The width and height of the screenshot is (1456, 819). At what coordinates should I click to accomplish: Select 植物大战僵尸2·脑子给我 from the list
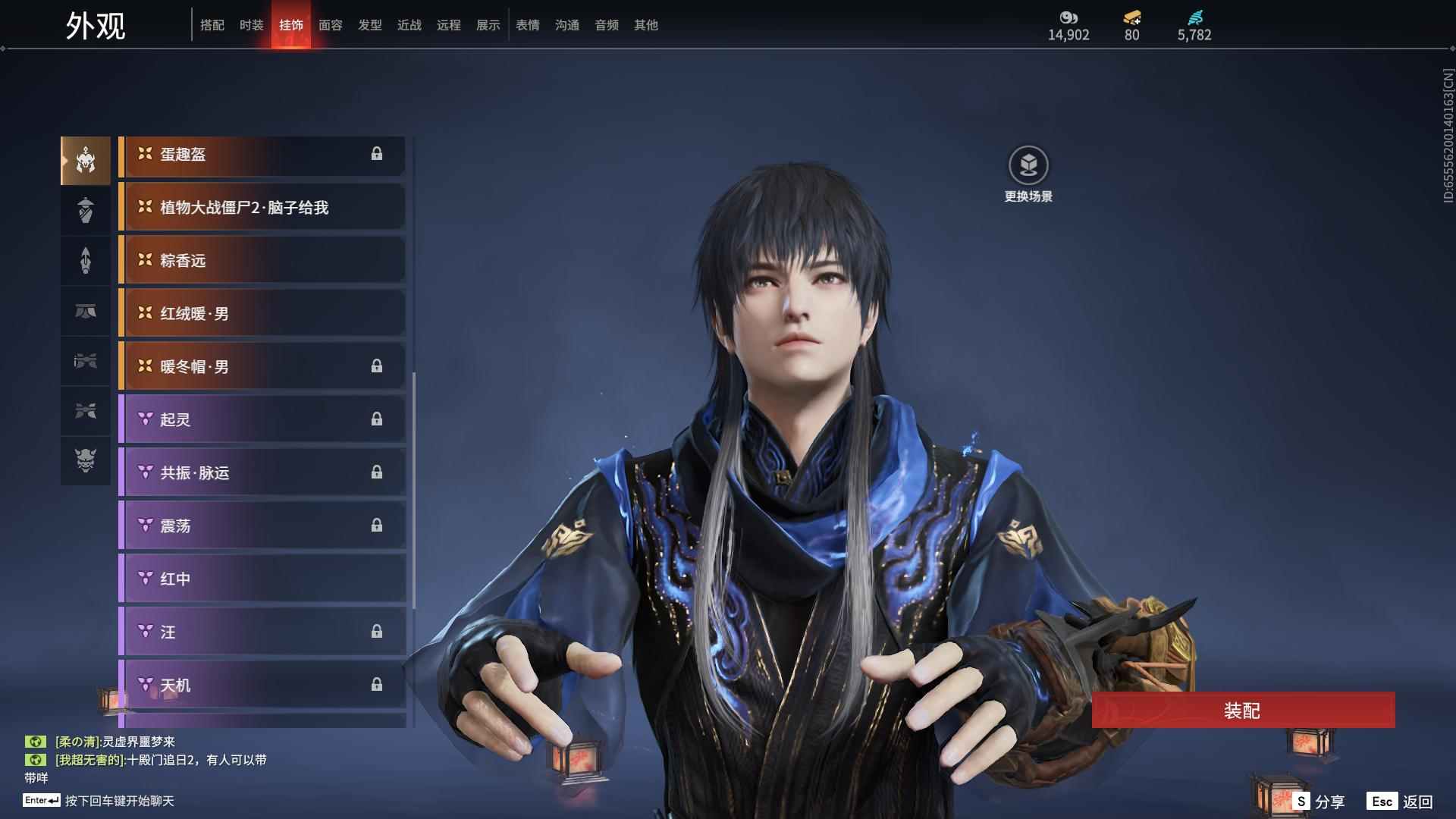[262, 208]
